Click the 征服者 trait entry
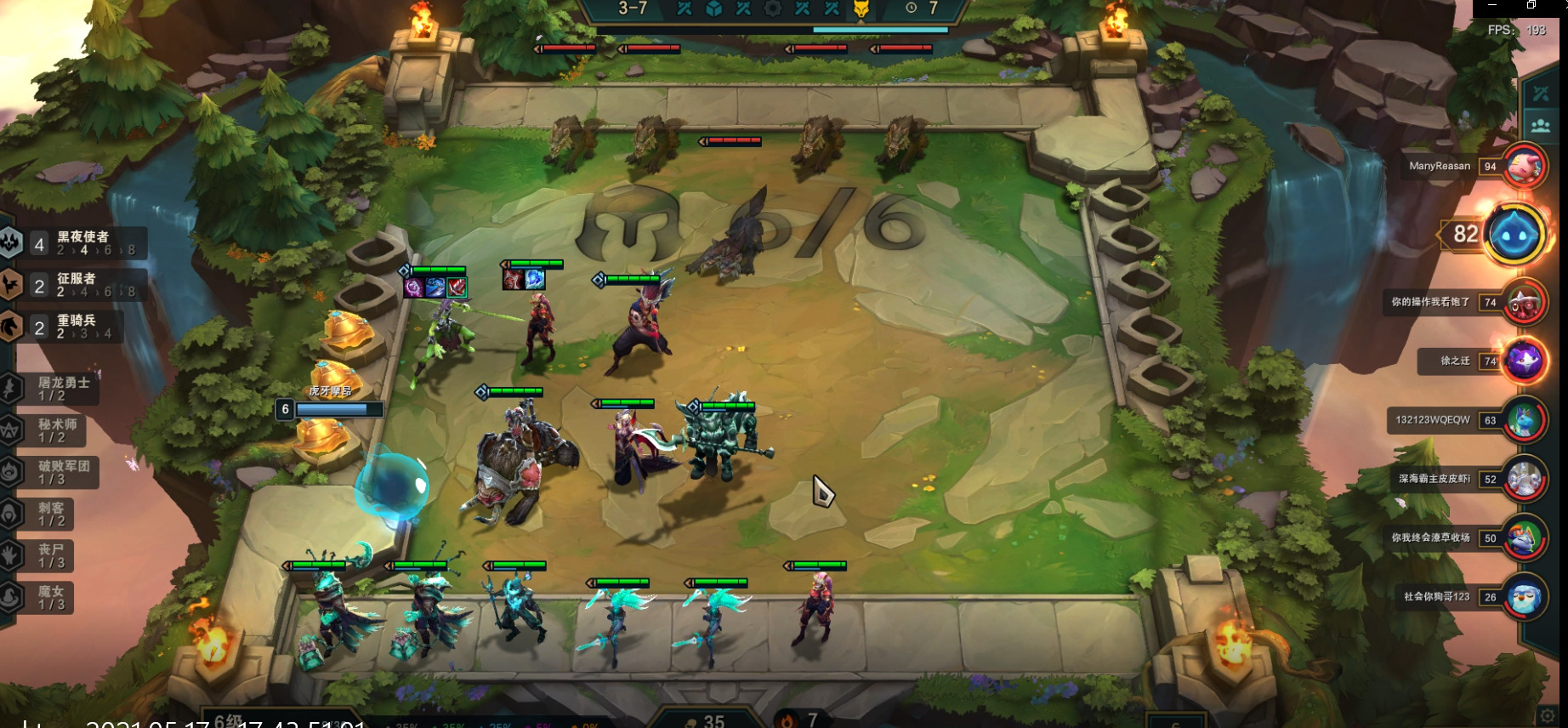 tap(77, 285)
